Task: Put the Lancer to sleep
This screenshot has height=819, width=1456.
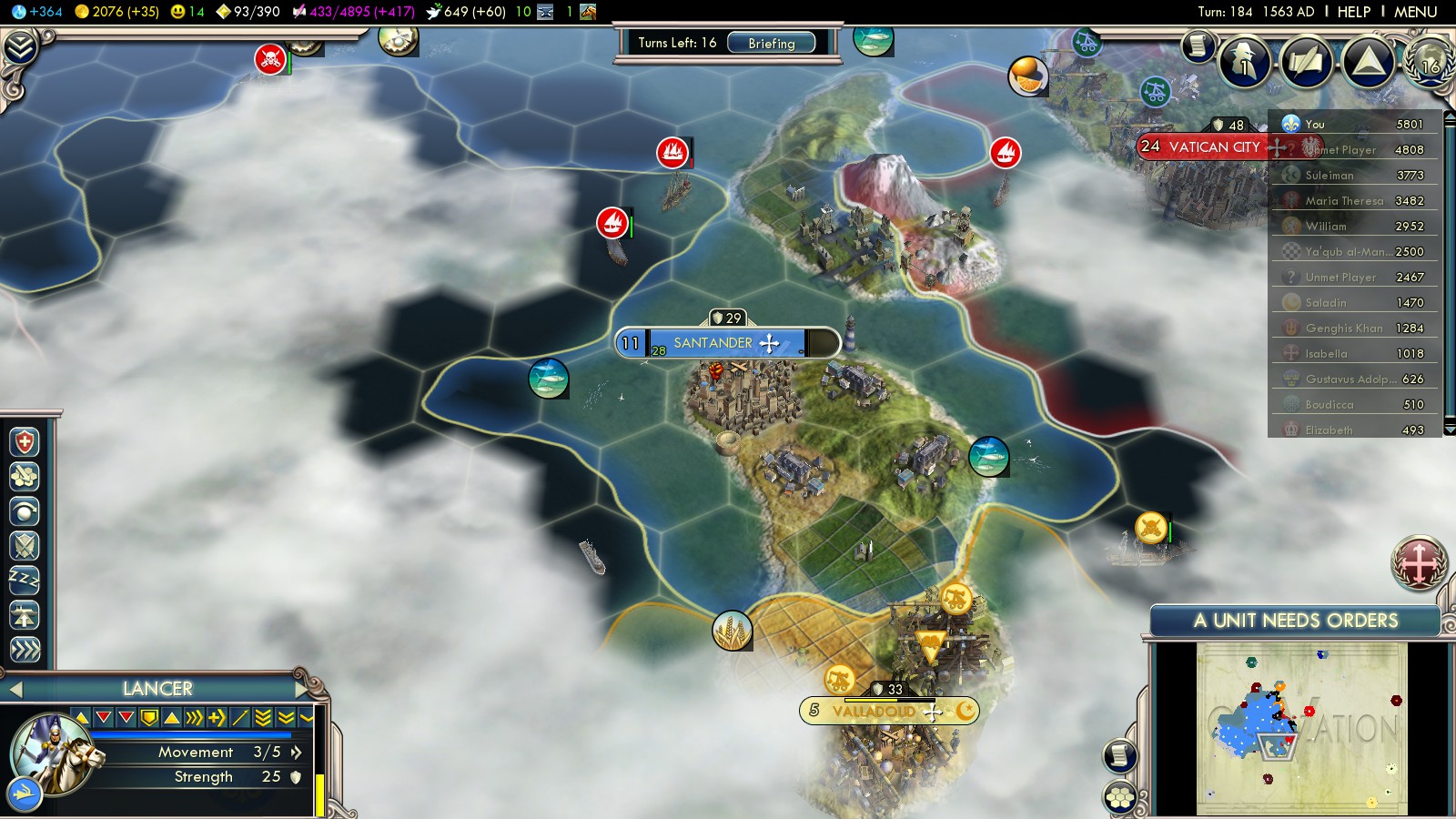Action: [x=25, y=580]
